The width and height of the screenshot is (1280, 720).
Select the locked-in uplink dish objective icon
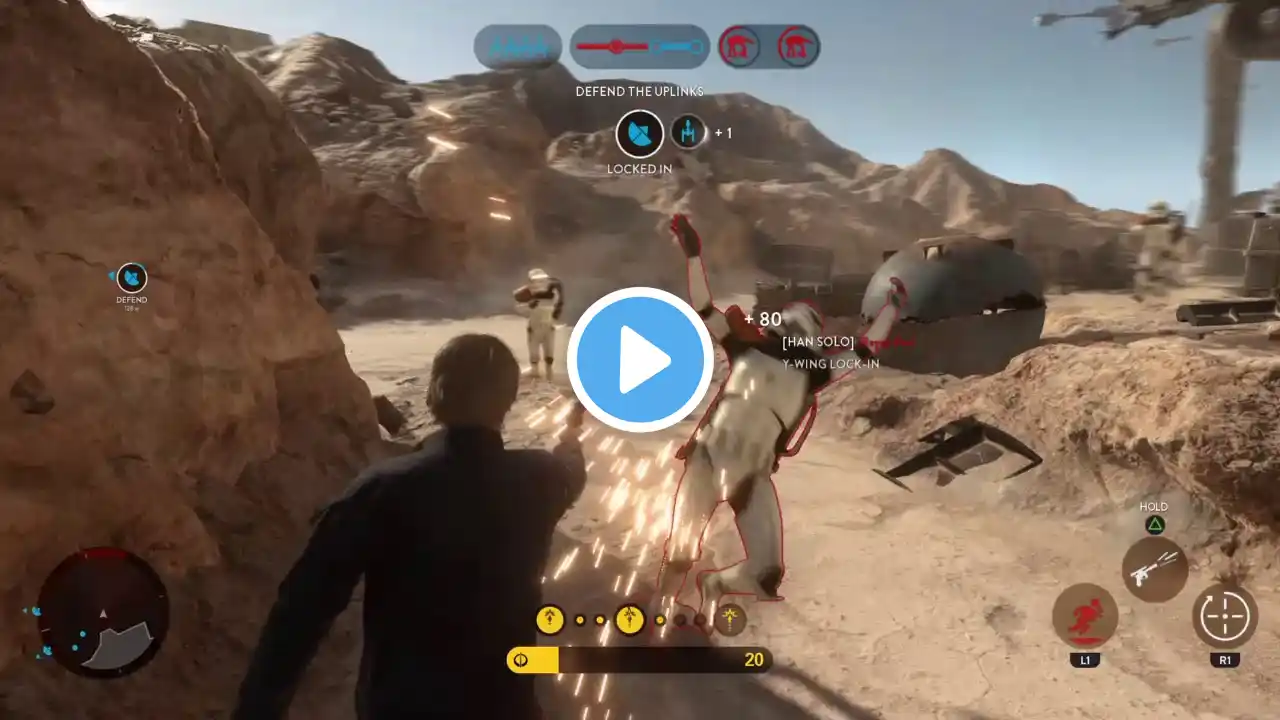[x=639, y=133]
